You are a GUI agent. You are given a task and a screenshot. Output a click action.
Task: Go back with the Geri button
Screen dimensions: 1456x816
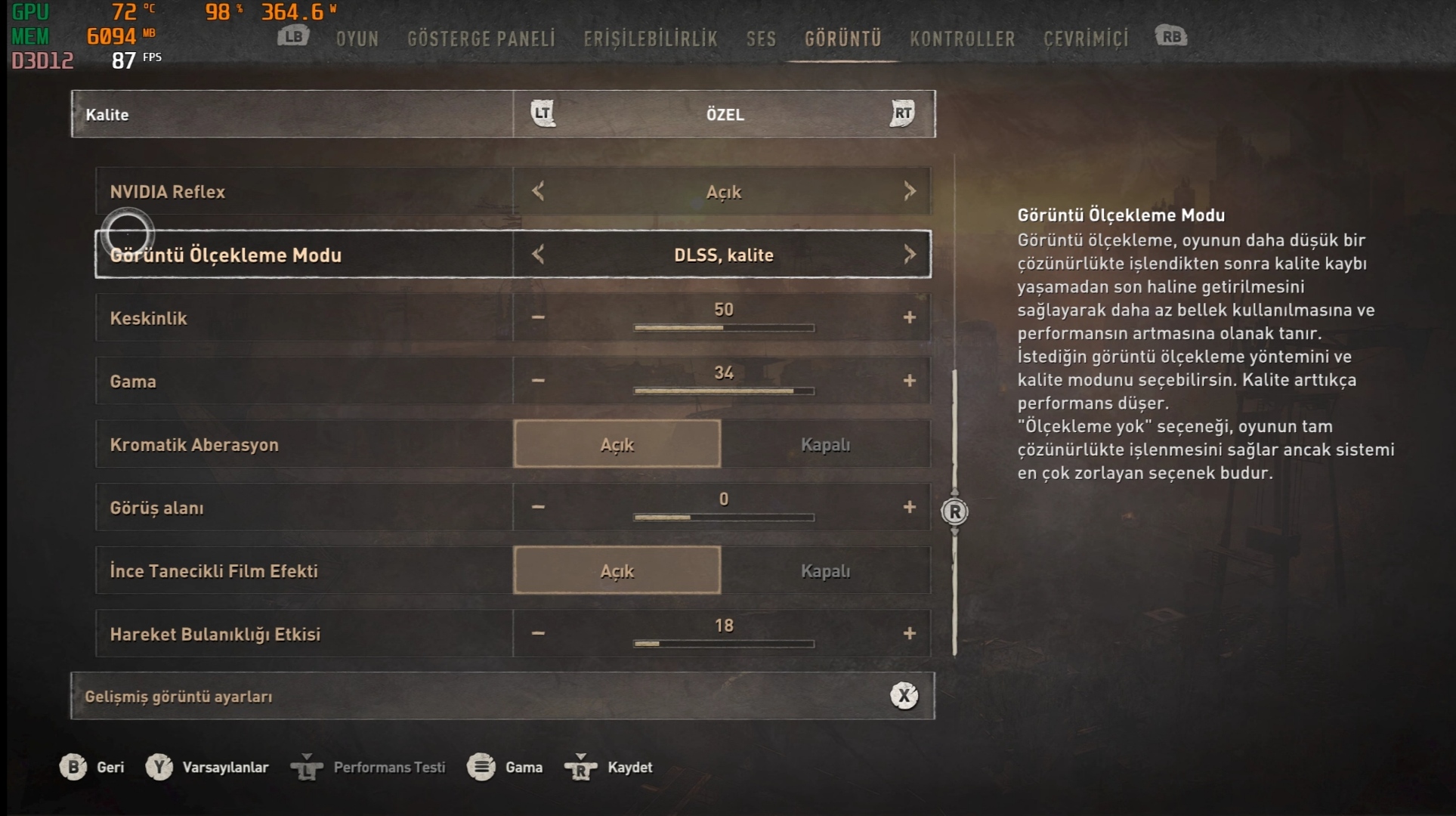[92, 767]
